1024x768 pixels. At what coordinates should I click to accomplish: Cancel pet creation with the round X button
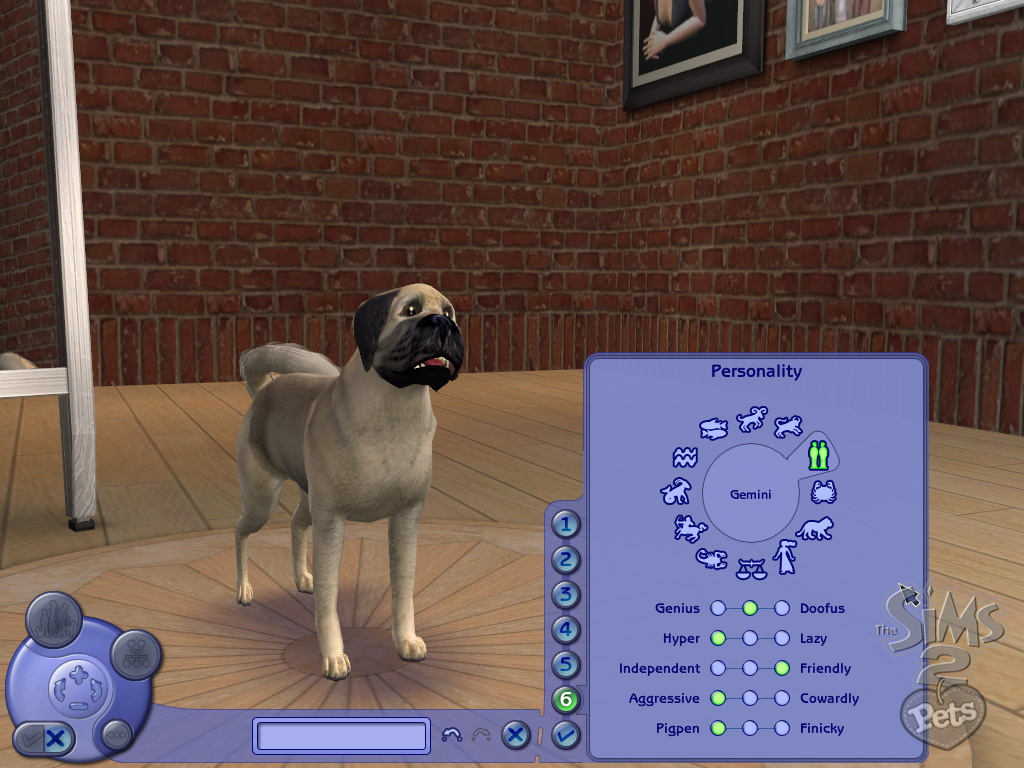515,736
